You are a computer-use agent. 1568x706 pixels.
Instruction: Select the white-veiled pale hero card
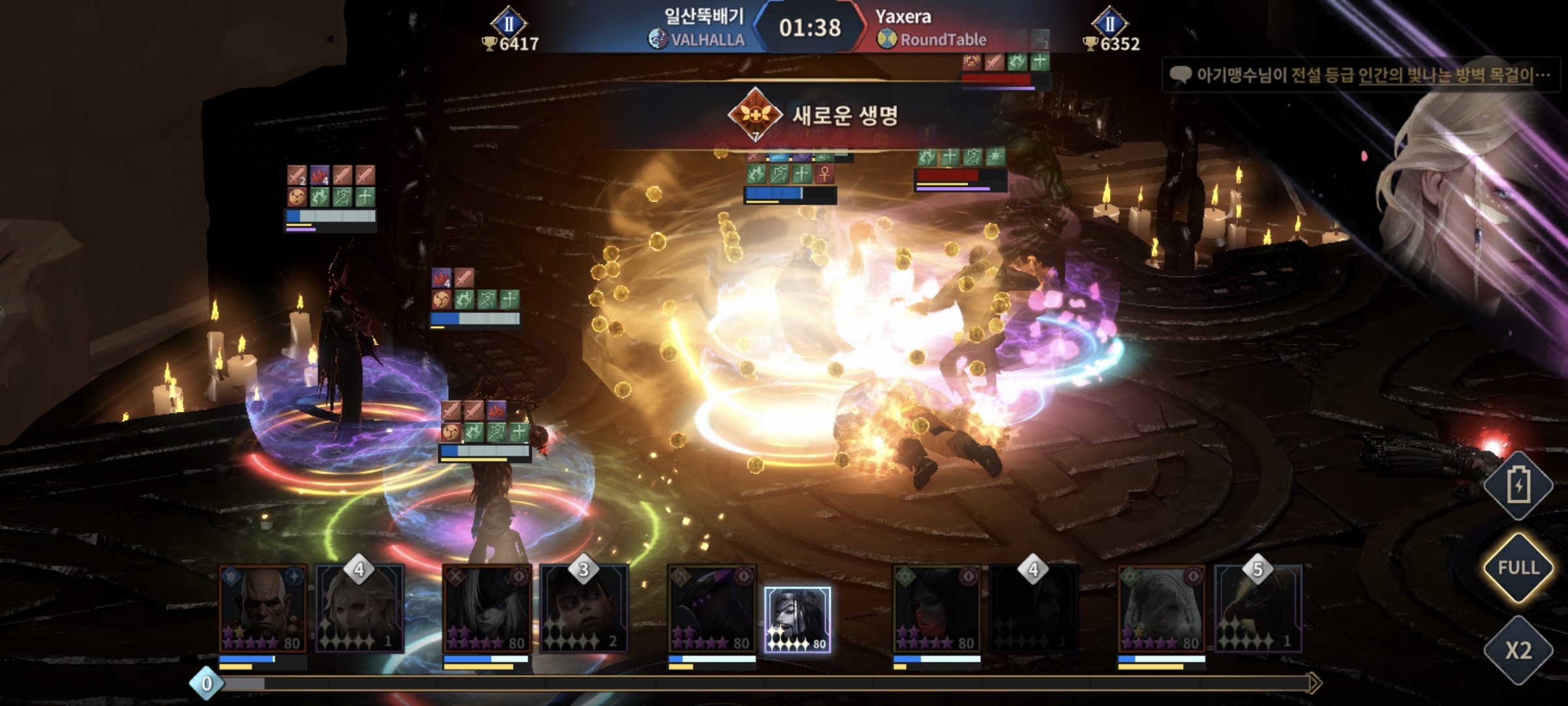coord(1161,609)
